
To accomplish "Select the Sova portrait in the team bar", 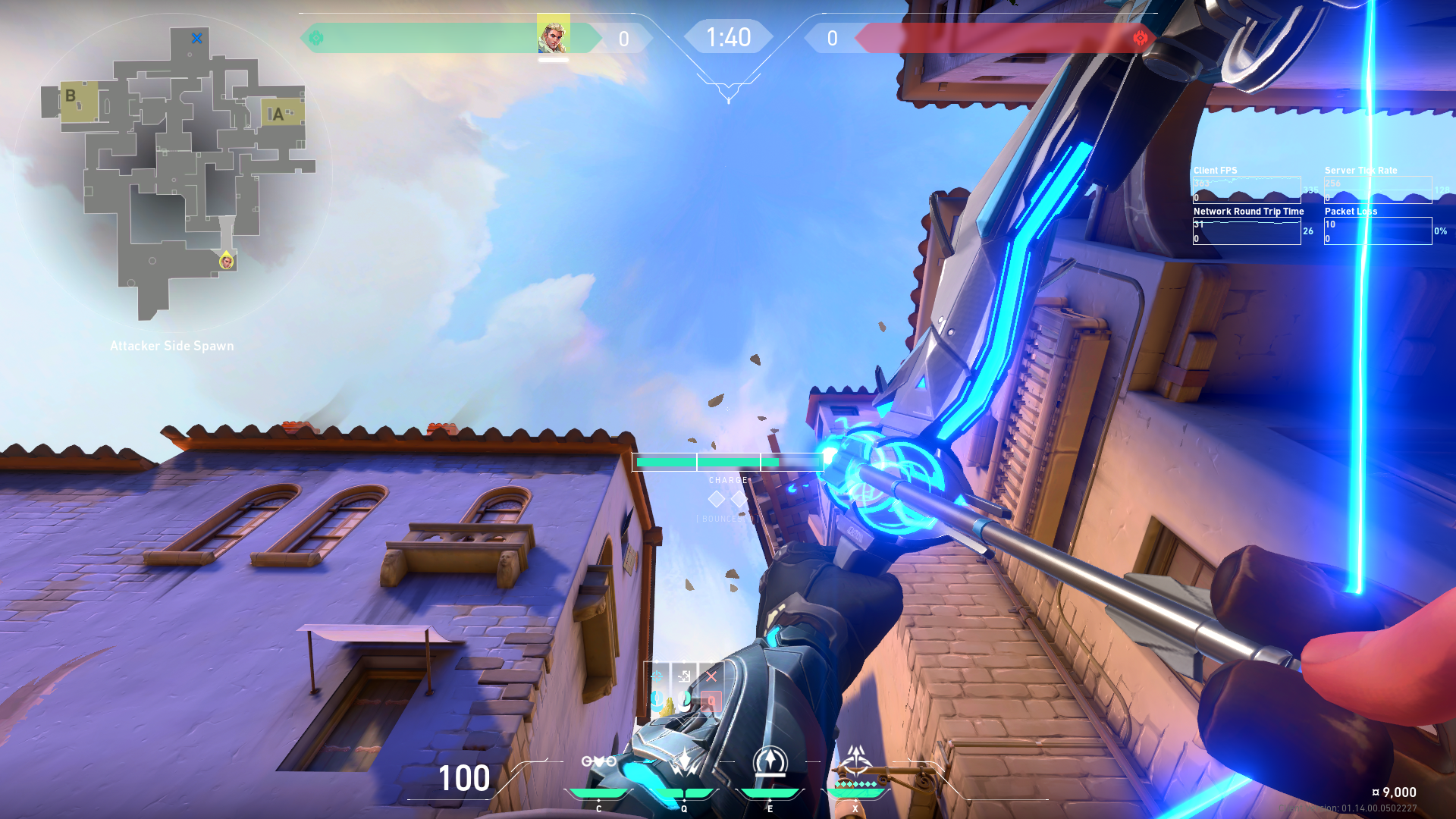I will coord(553,35).
